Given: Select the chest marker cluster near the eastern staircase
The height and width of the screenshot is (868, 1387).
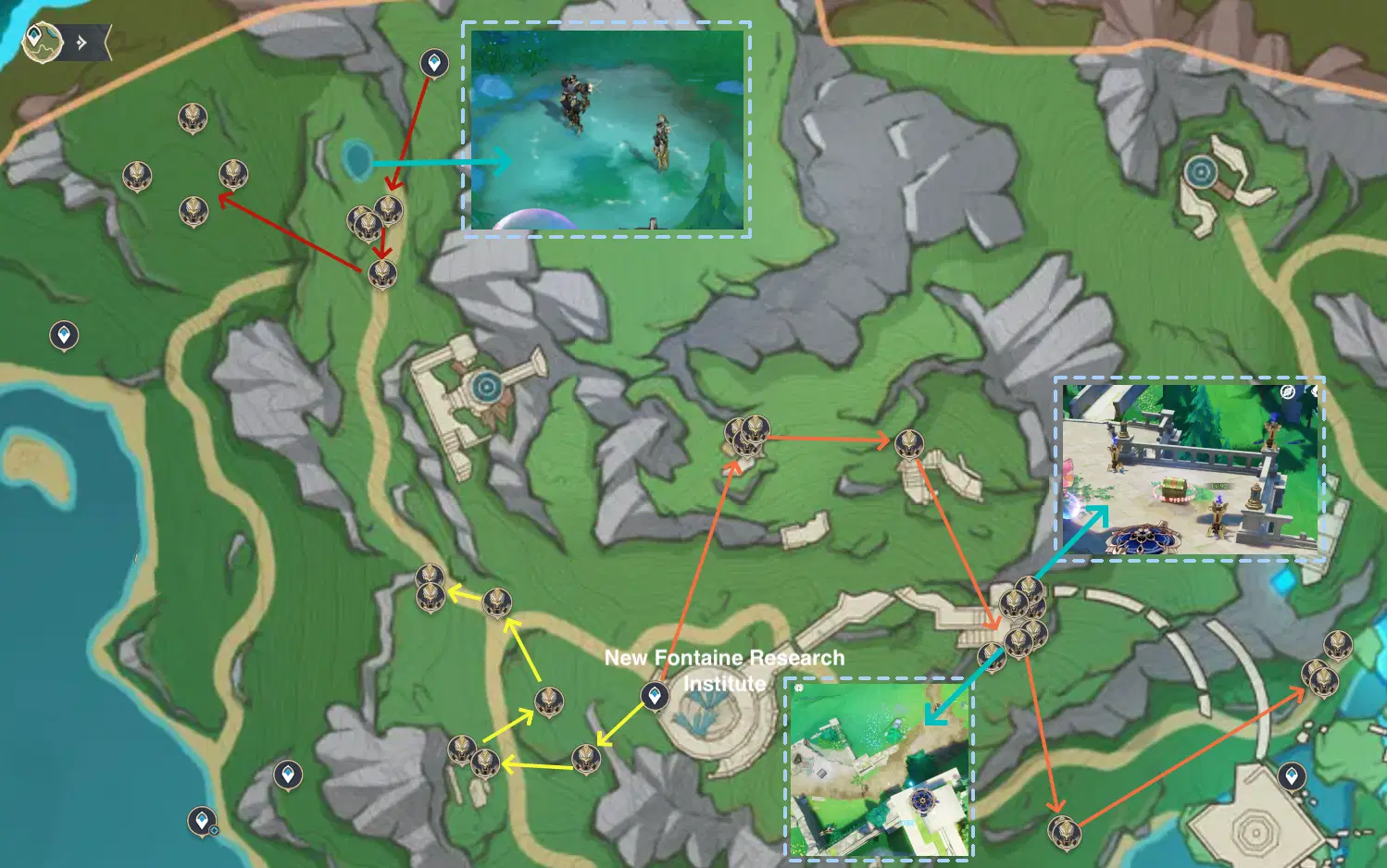Looking at the screenshot, I should click(1018, 615).
